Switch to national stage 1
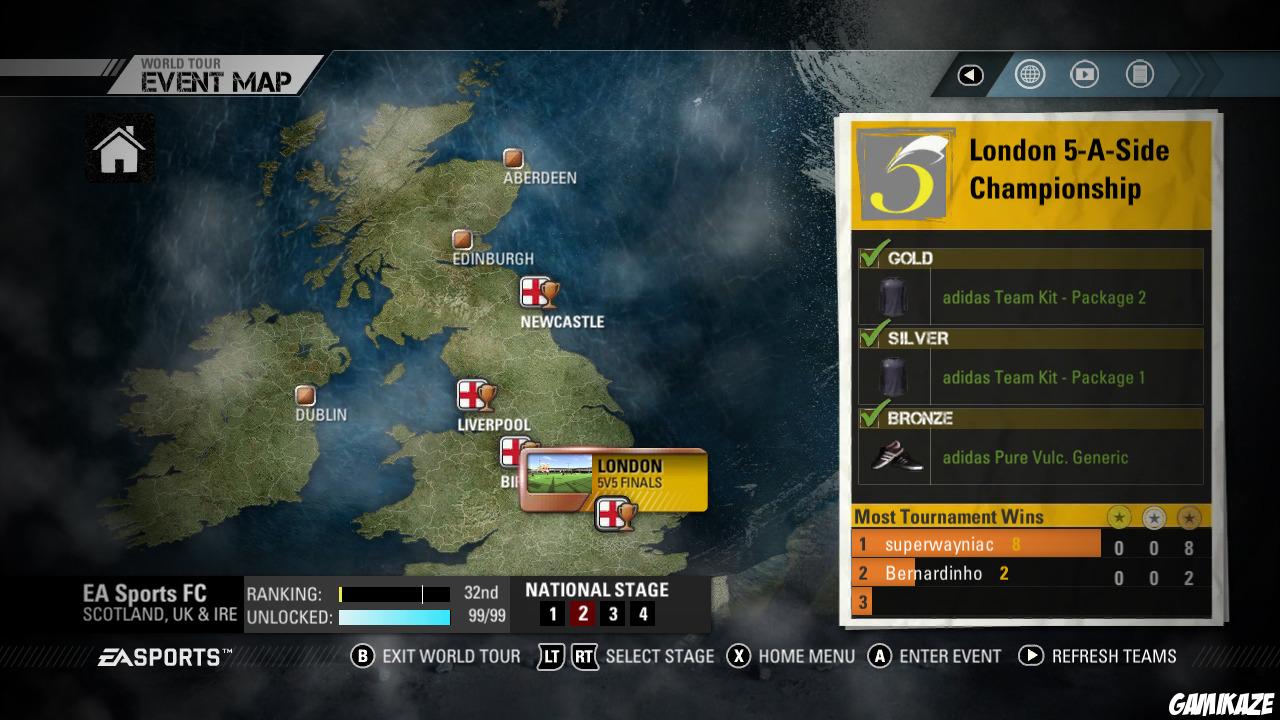 (x=551, y=614)
